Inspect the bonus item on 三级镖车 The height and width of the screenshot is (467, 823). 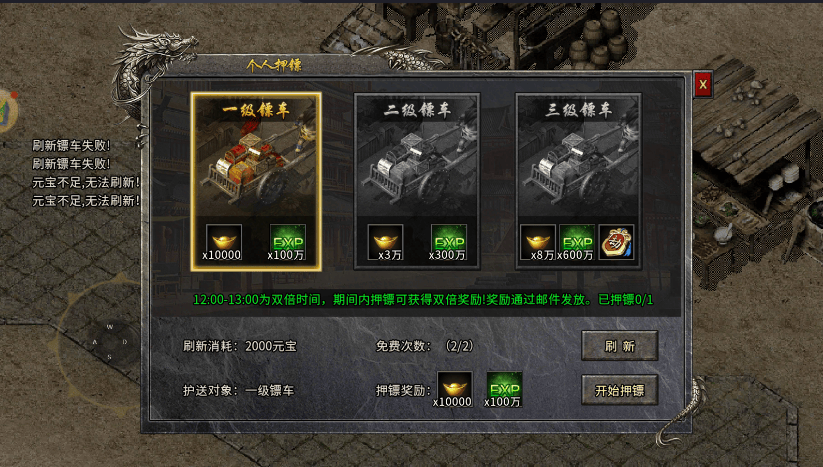(x=616, y=240)
